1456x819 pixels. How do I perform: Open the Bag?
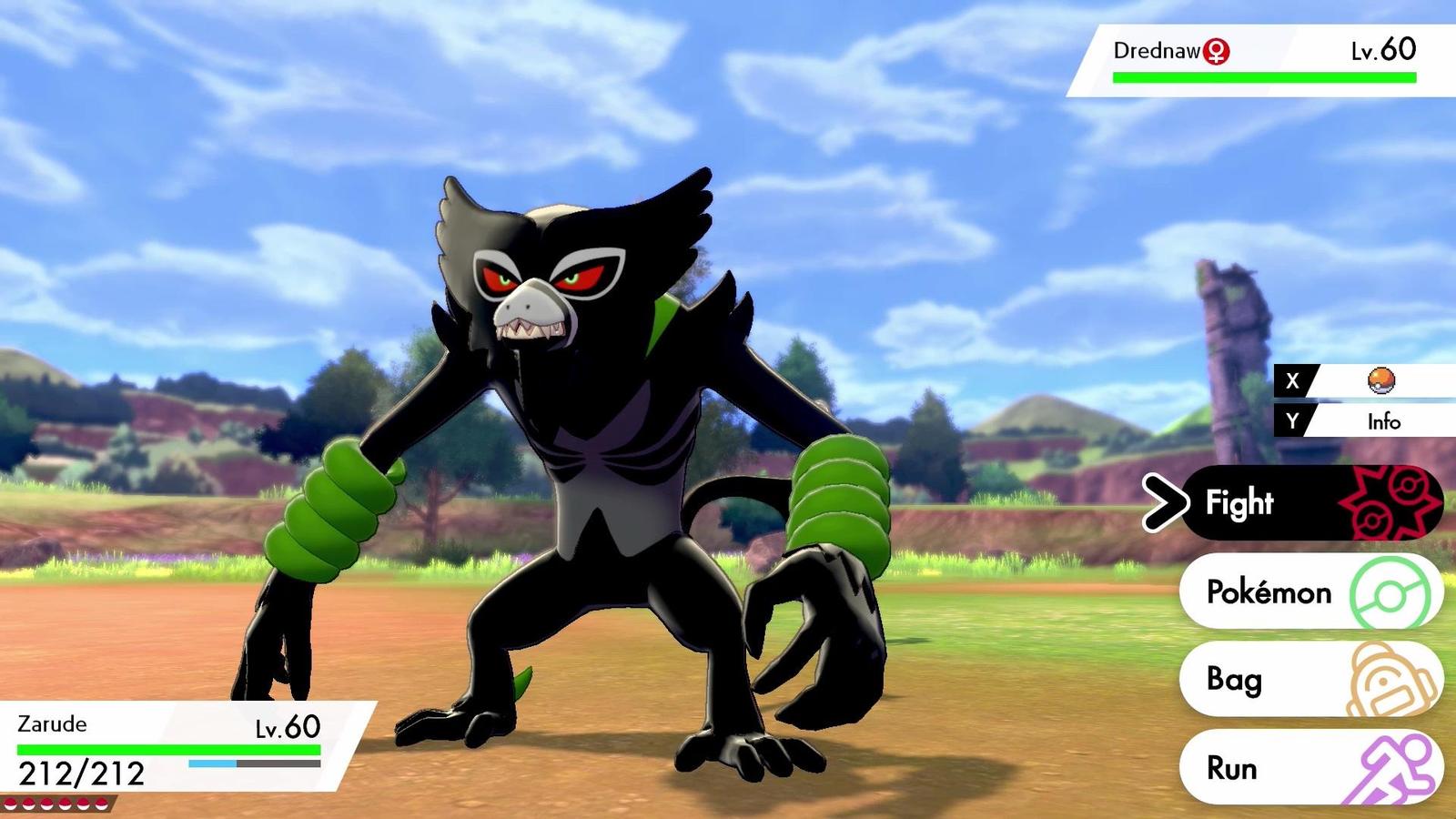(1254, 680)
